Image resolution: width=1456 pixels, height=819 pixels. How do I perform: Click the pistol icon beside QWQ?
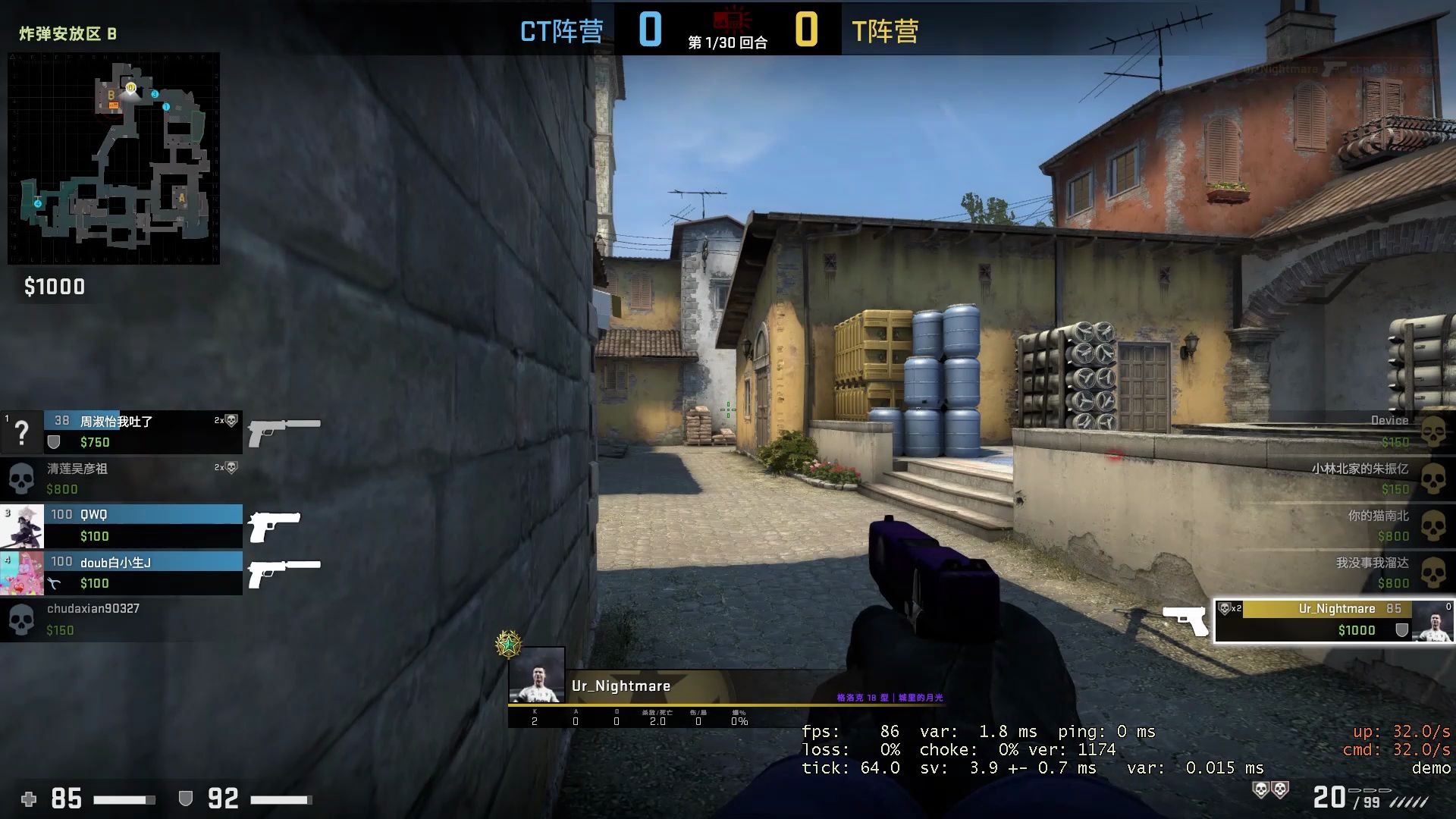(273, 525)
